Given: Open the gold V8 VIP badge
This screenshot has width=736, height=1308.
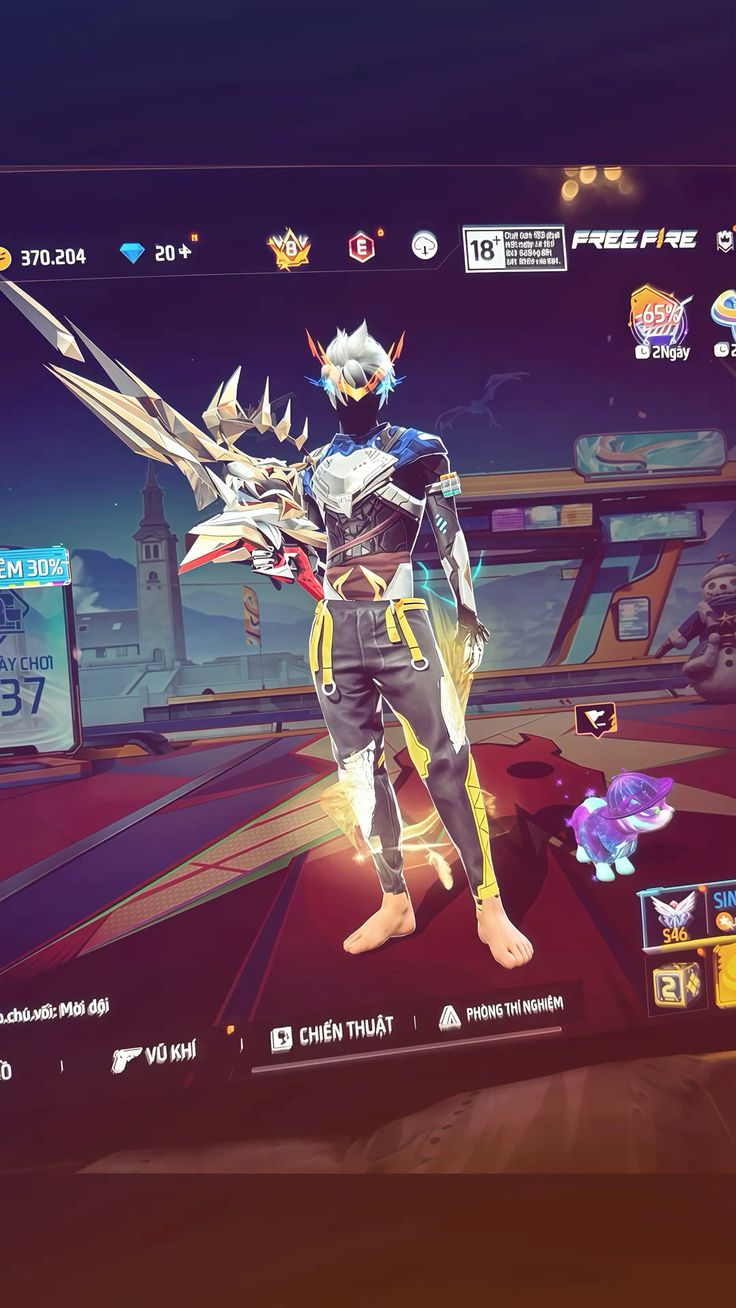Looking at the screenshot, I should click(289, 250).
